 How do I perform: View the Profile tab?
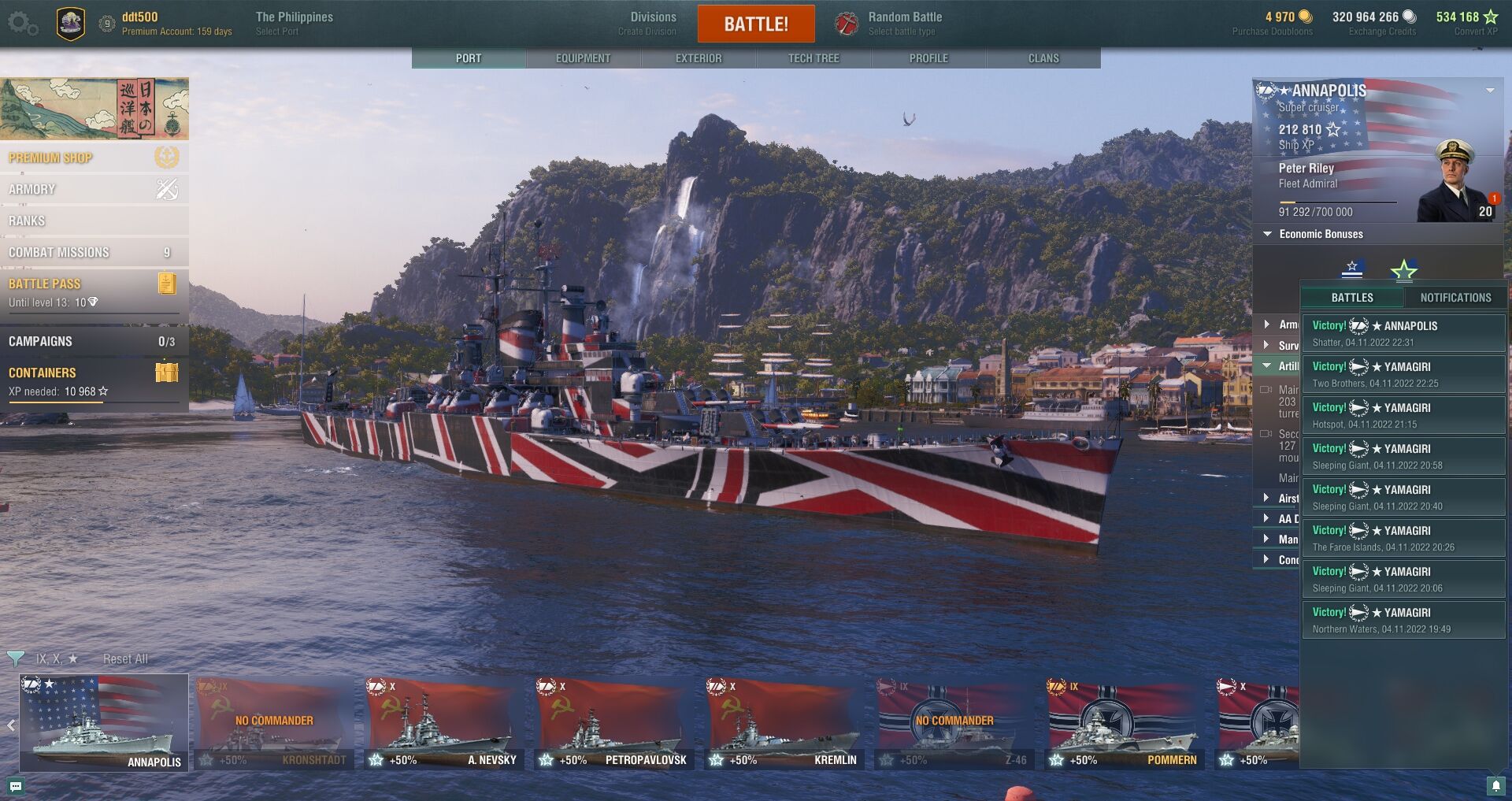tap(928, 58)
